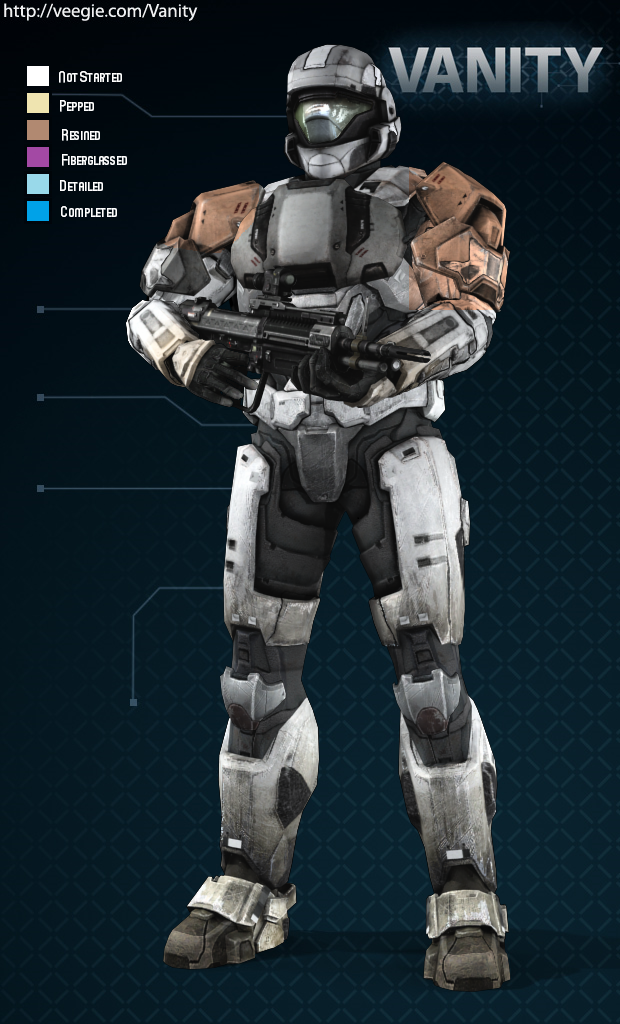
Task: Select the white Not Started legend swatch
Action: pyautogui.click(x=38, y=76)
